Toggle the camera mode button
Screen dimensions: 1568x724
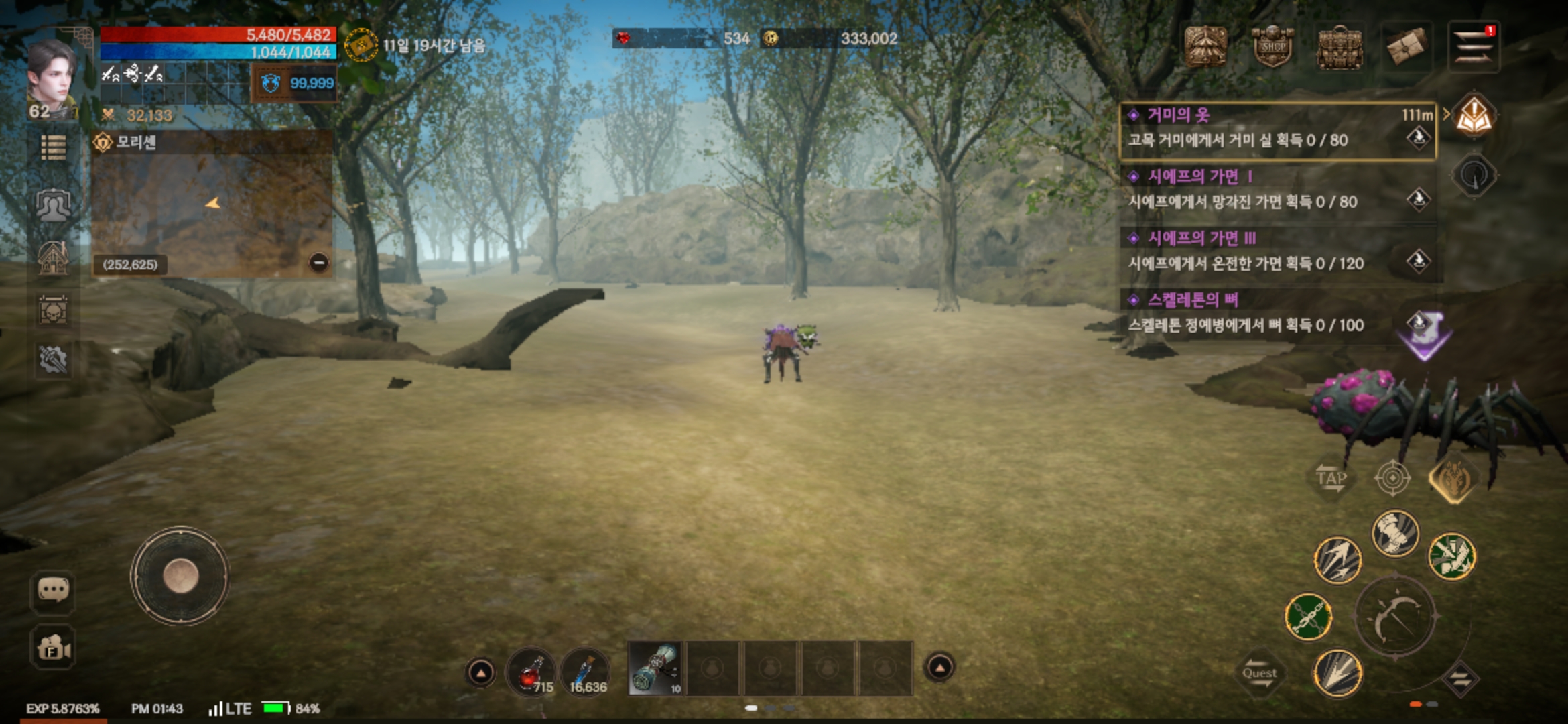(53, 648)
